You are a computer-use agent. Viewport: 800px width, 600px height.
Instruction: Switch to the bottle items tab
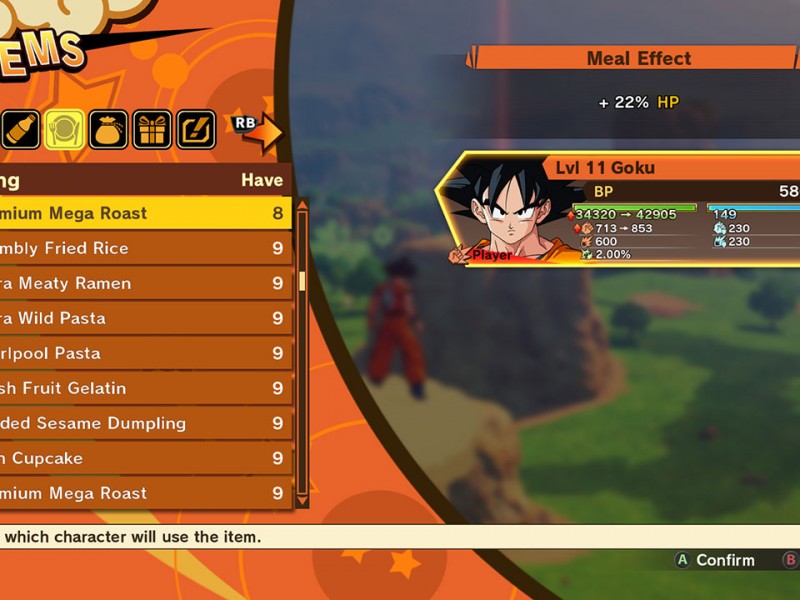coord(22,130)
